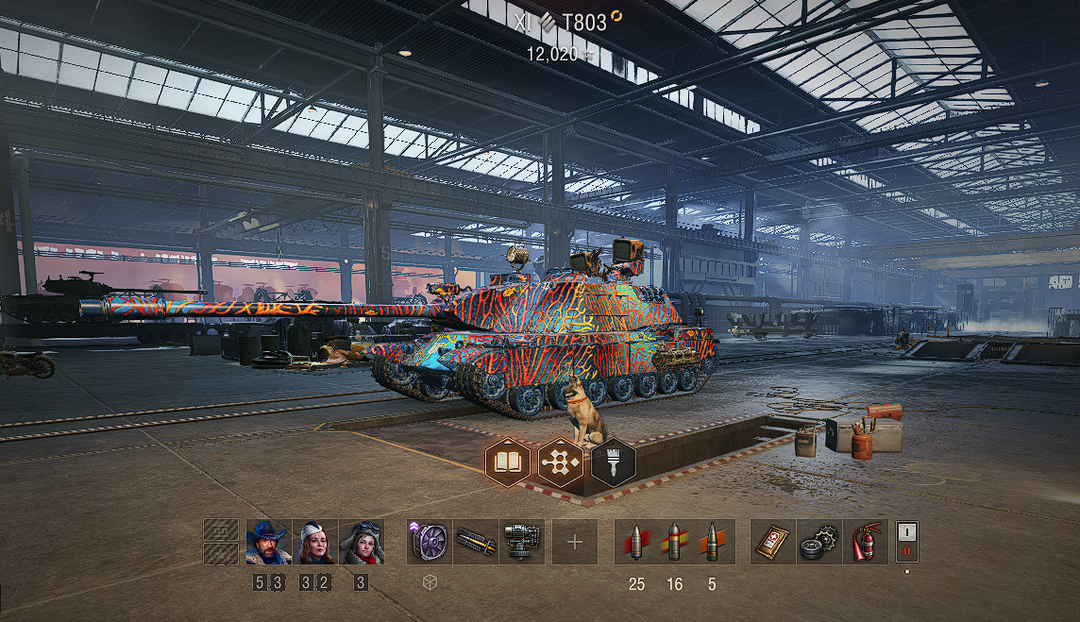Open the first aid kit consumable slot
Screen dimensions: 1080x622
(x=773, y=542)
